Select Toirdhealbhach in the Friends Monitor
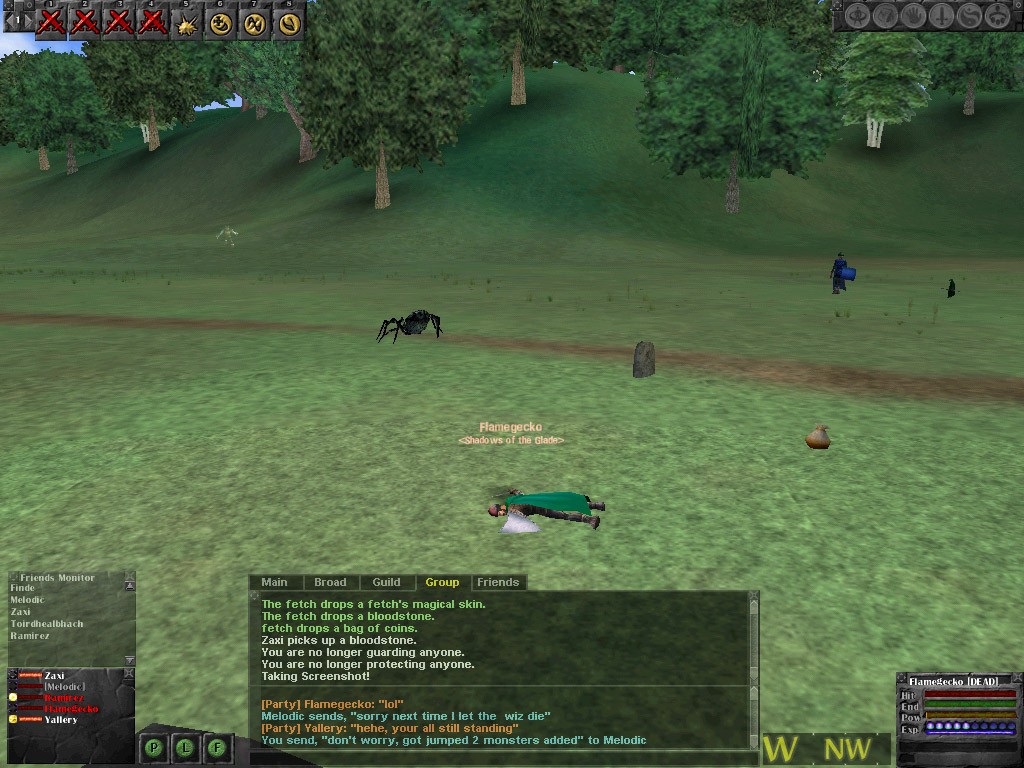This screenshot has width=1024, height=768. tap(47, 624)
